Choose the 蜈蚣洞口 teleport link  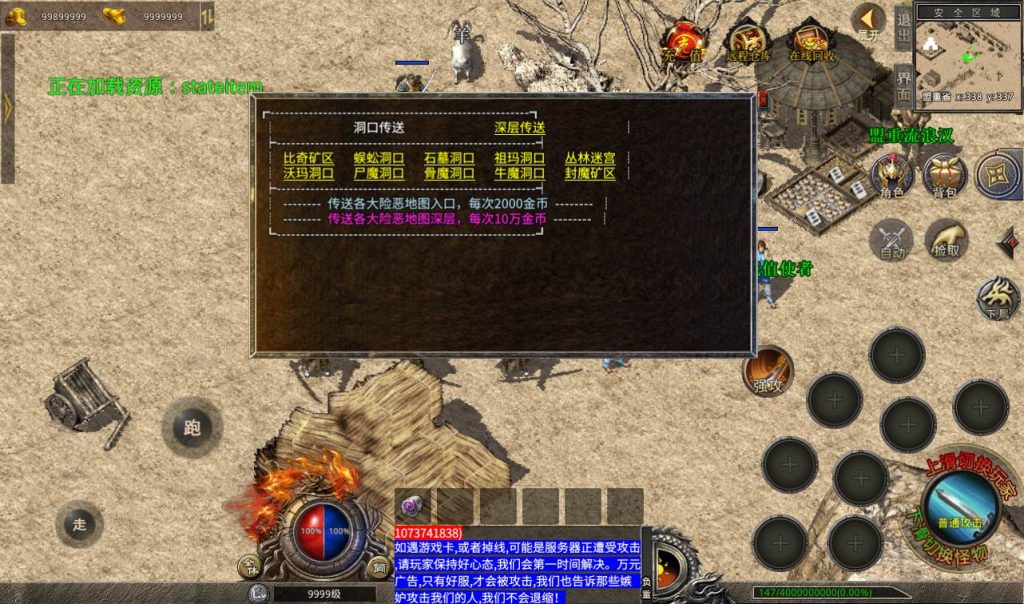379,158
